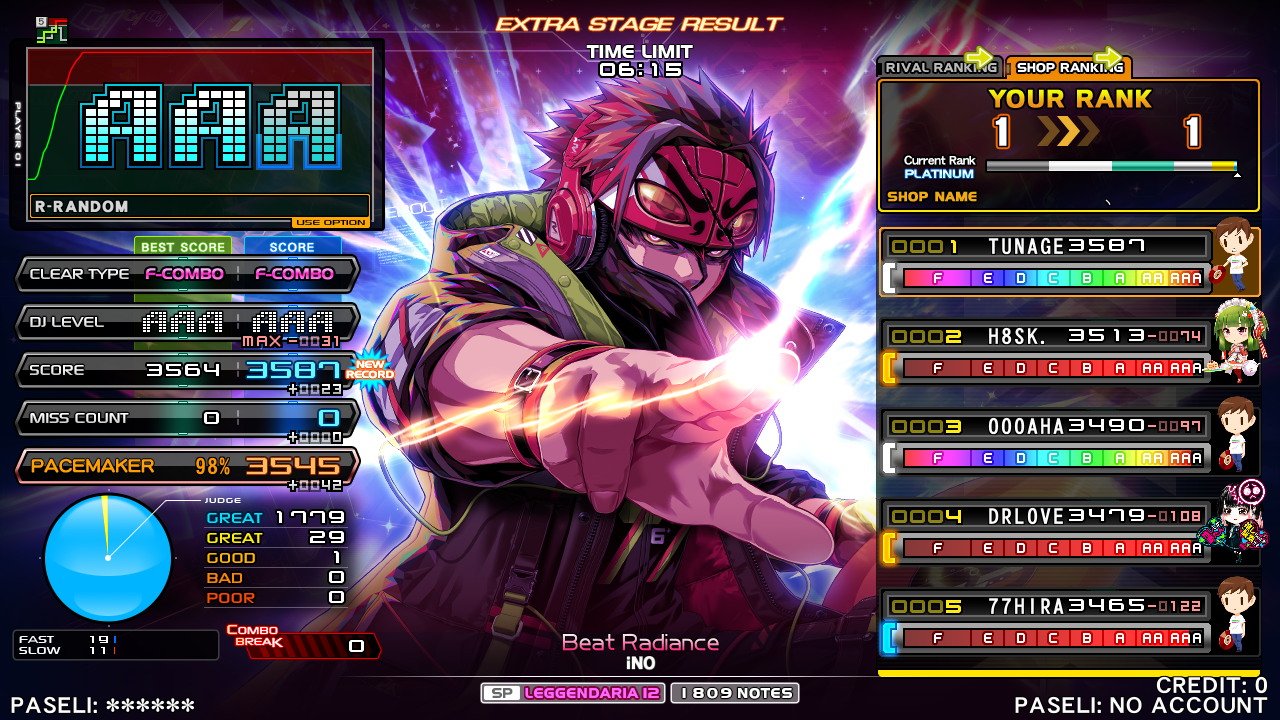
Task: Choose the H8SK. ranking entry
Action: pos(1046,352)
